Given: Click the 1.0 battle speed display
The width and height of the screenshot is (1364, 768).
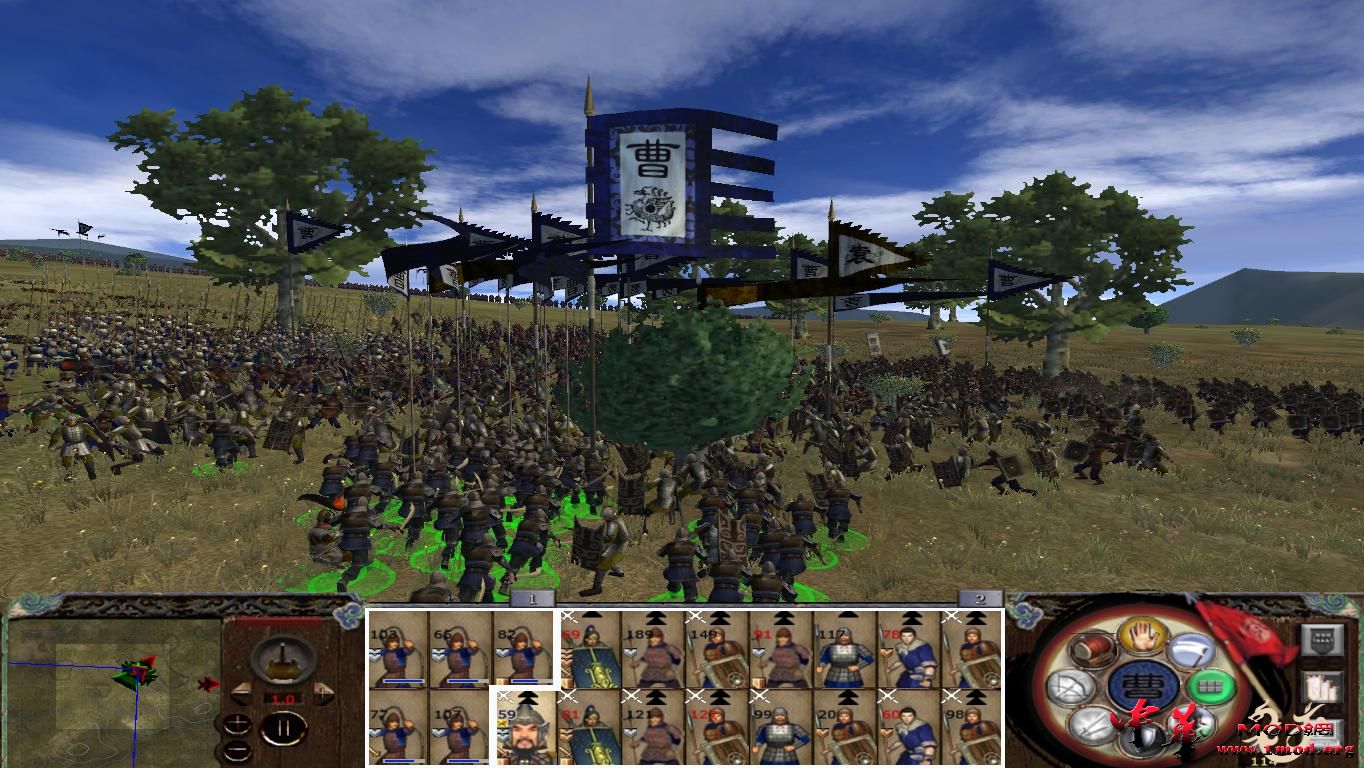Looking at the screenshot, I should [x=283, y=698].
